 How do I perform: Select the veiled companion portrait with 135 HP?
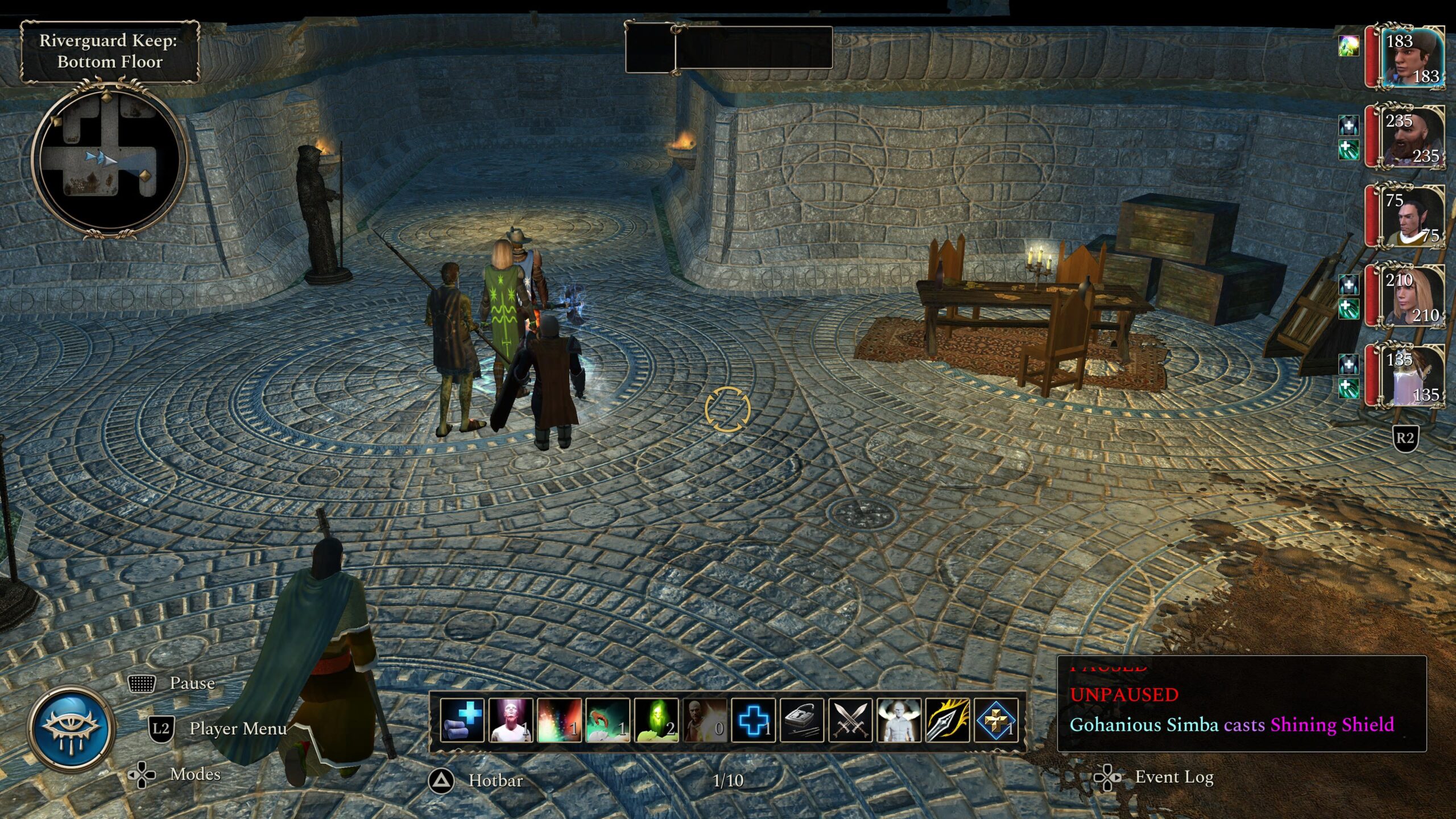(x=1412, y=377)
